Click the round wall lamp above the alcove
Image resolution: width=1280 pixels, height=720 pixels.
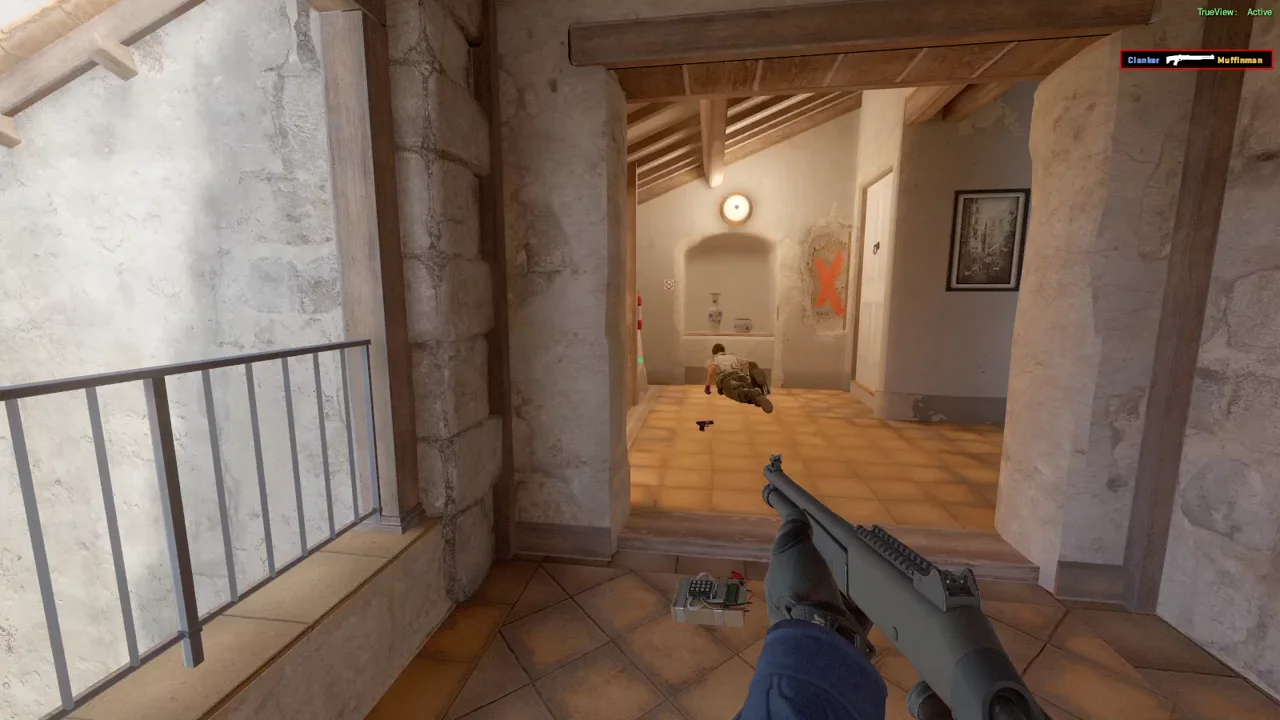pyautogui.click(x=736, y=207)
